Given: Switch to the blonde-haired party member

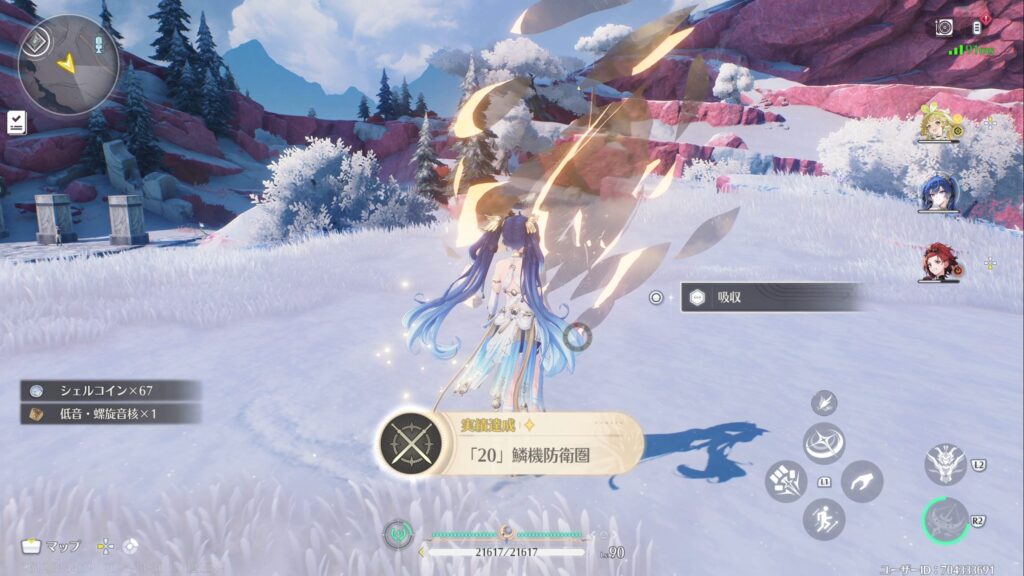Looking at the screenshot, I should tap(939, 125).
